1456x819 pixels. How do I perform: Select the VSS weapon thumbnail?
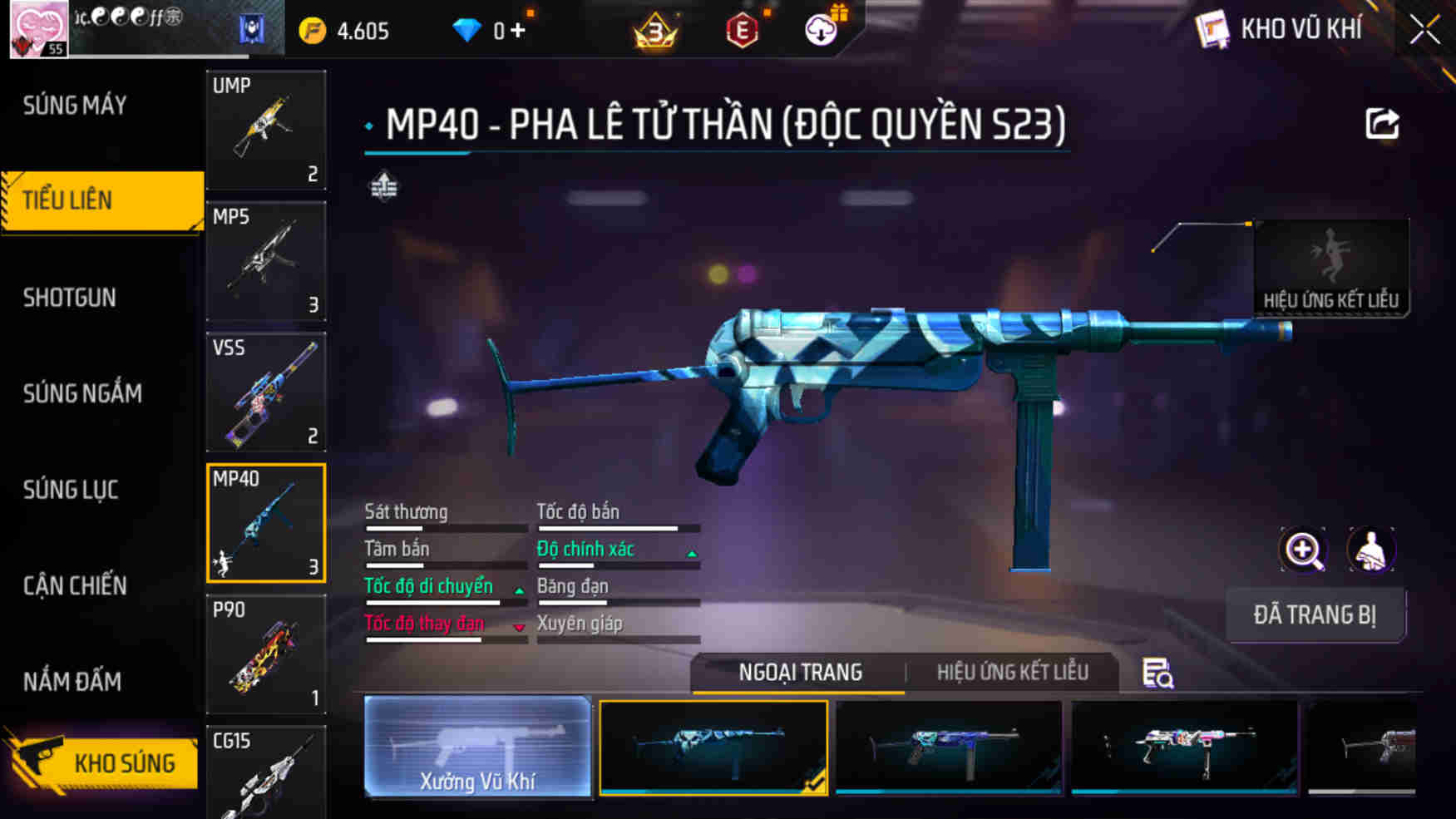(x=265, y=391)
